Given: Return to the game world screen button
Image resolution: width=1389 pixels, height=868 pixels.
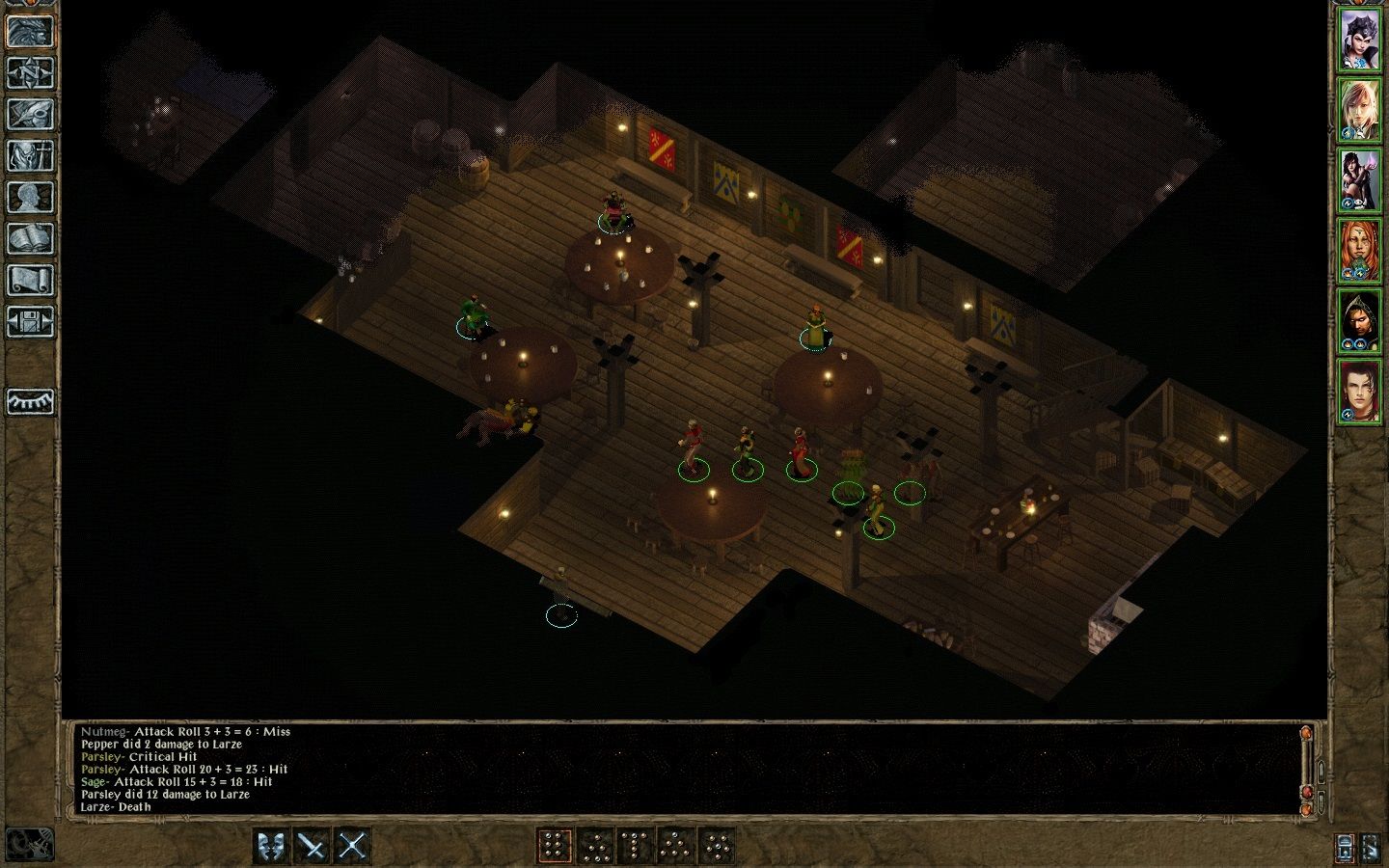Looking at the screenshot, I should pos(30,31).
